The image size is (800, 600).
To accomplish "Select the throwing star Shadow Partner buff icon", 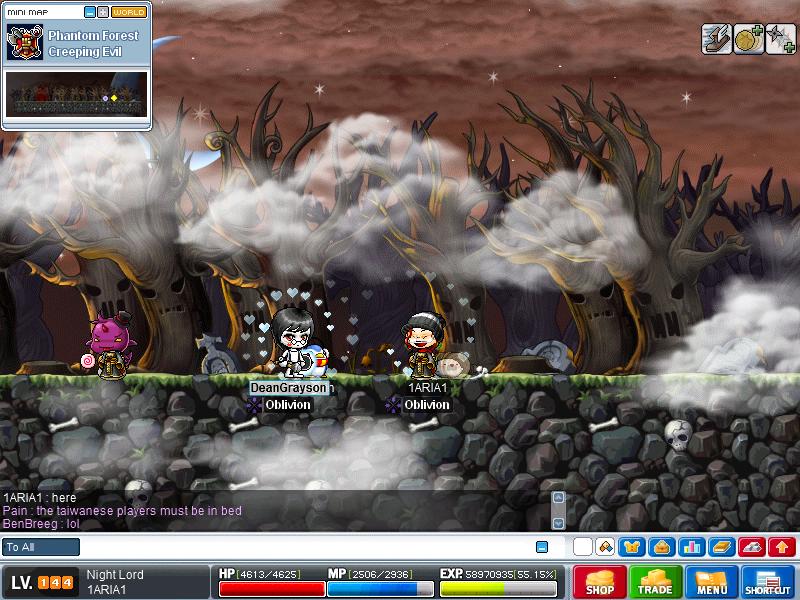I will 778,39.
